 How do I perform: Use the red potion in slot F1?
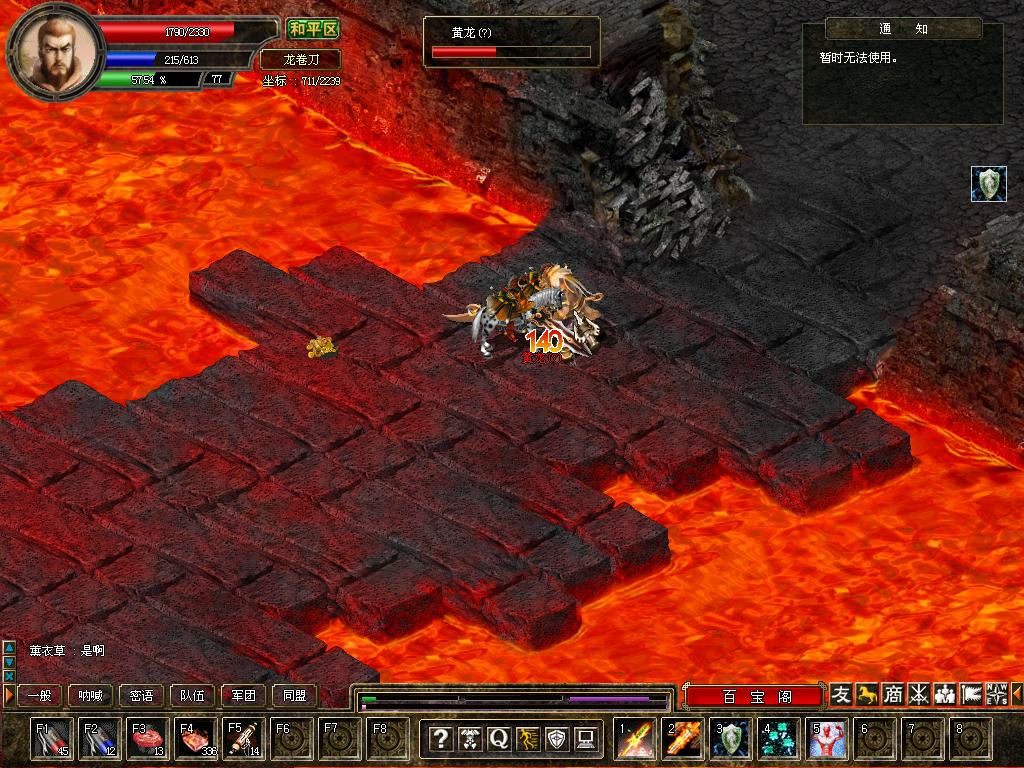point(52,739)
